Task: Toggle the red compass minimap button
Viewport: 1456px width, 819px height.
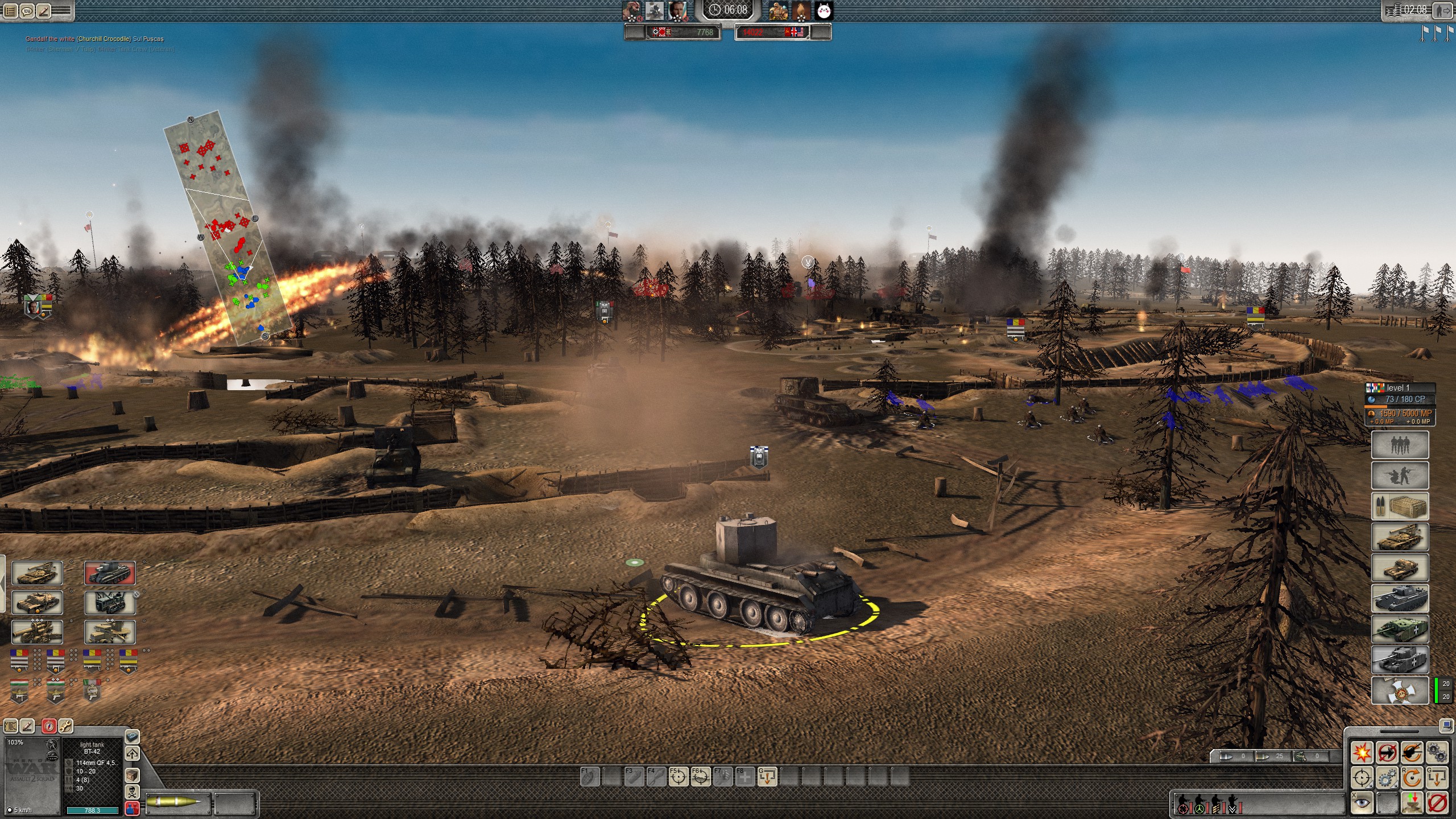Action: click(49, 726)
